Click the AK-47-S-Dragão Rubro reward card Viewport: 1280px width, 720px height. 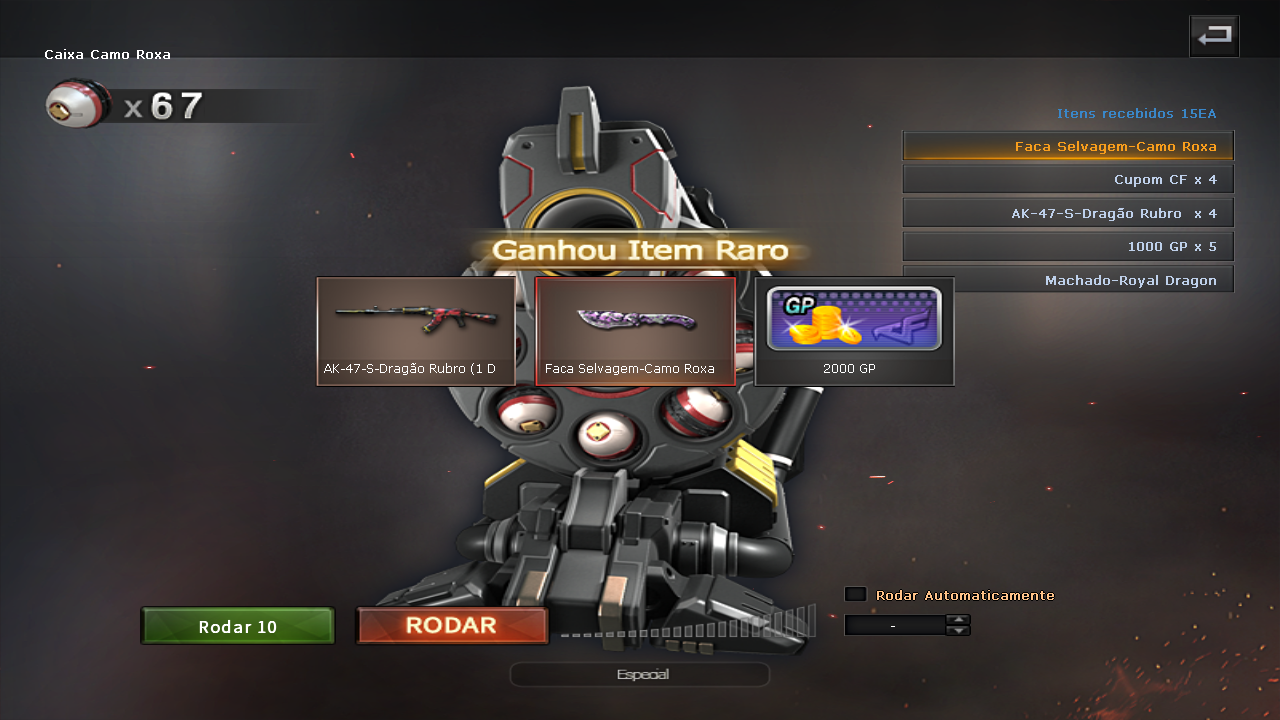[416, 331]
